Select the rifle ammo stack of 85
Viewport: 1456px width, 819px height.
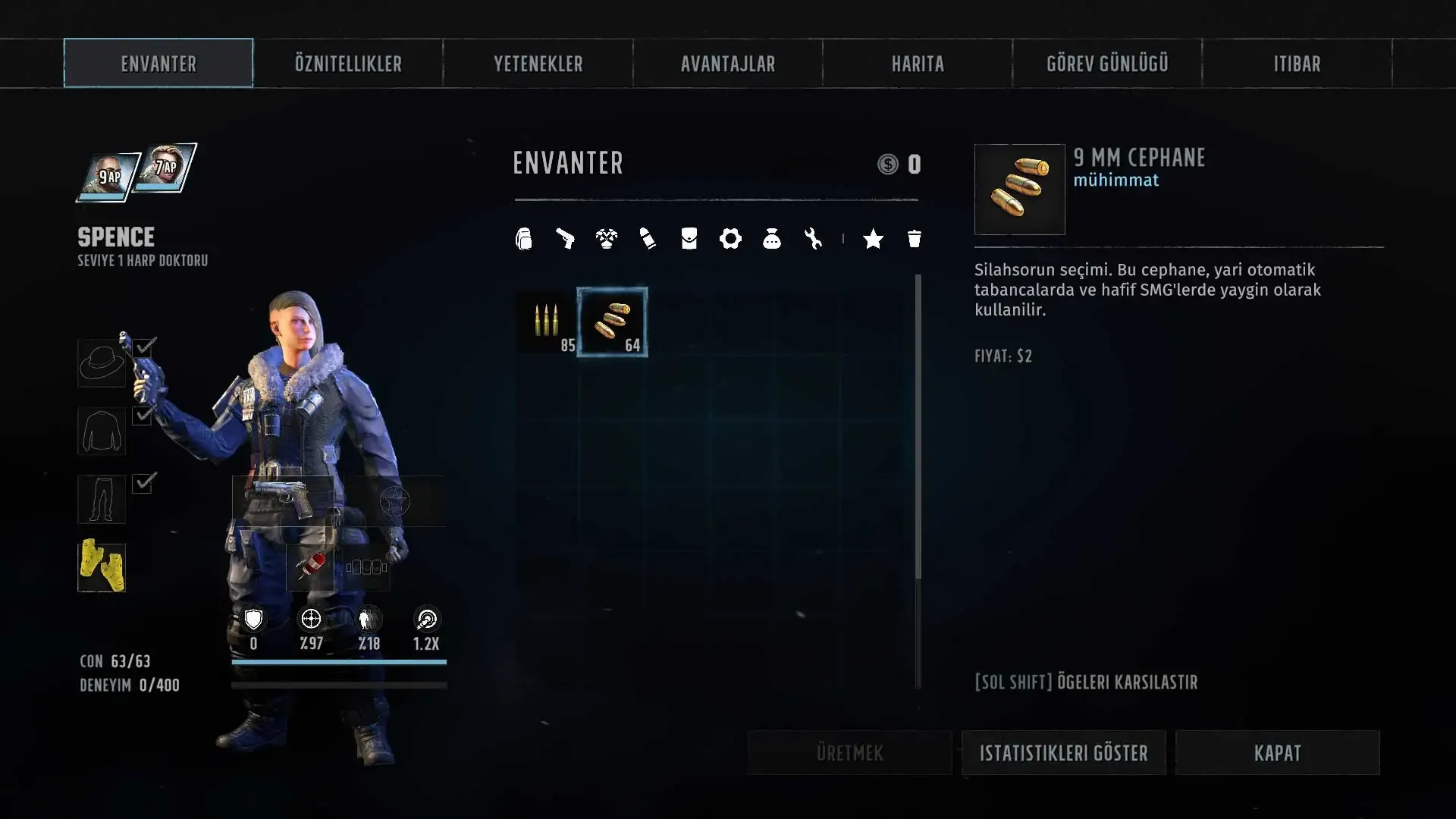547,322
